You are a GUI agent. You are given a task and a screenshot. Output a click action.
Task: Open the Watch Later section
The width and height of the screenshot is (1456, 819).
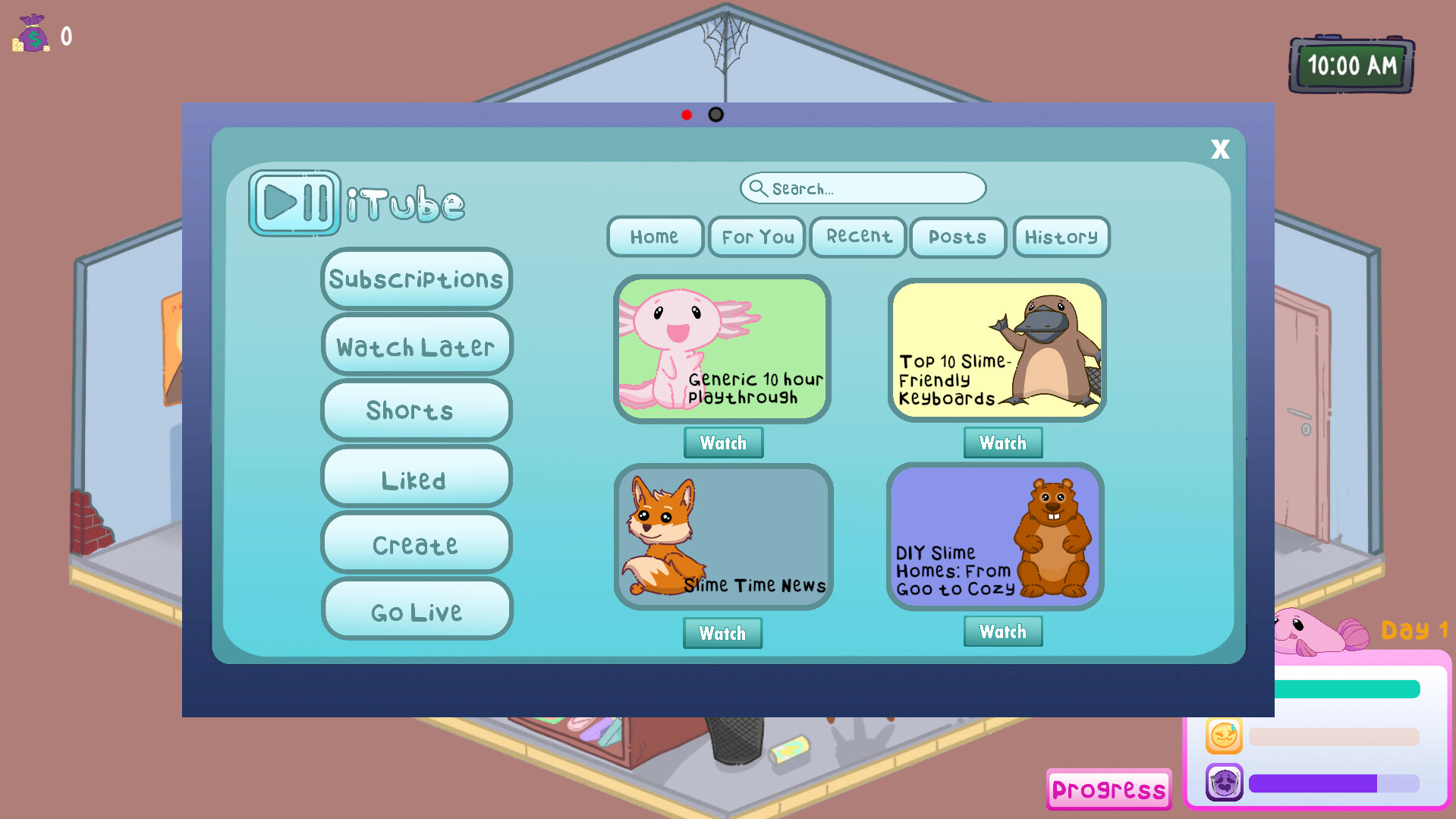pyautogui.click(x=416, y=345)
